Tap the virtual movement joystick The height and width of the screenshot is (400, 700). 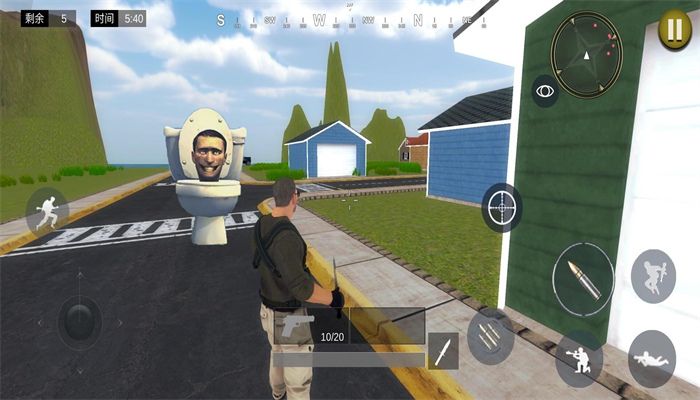pyautogui.click(x=79, y=321)
